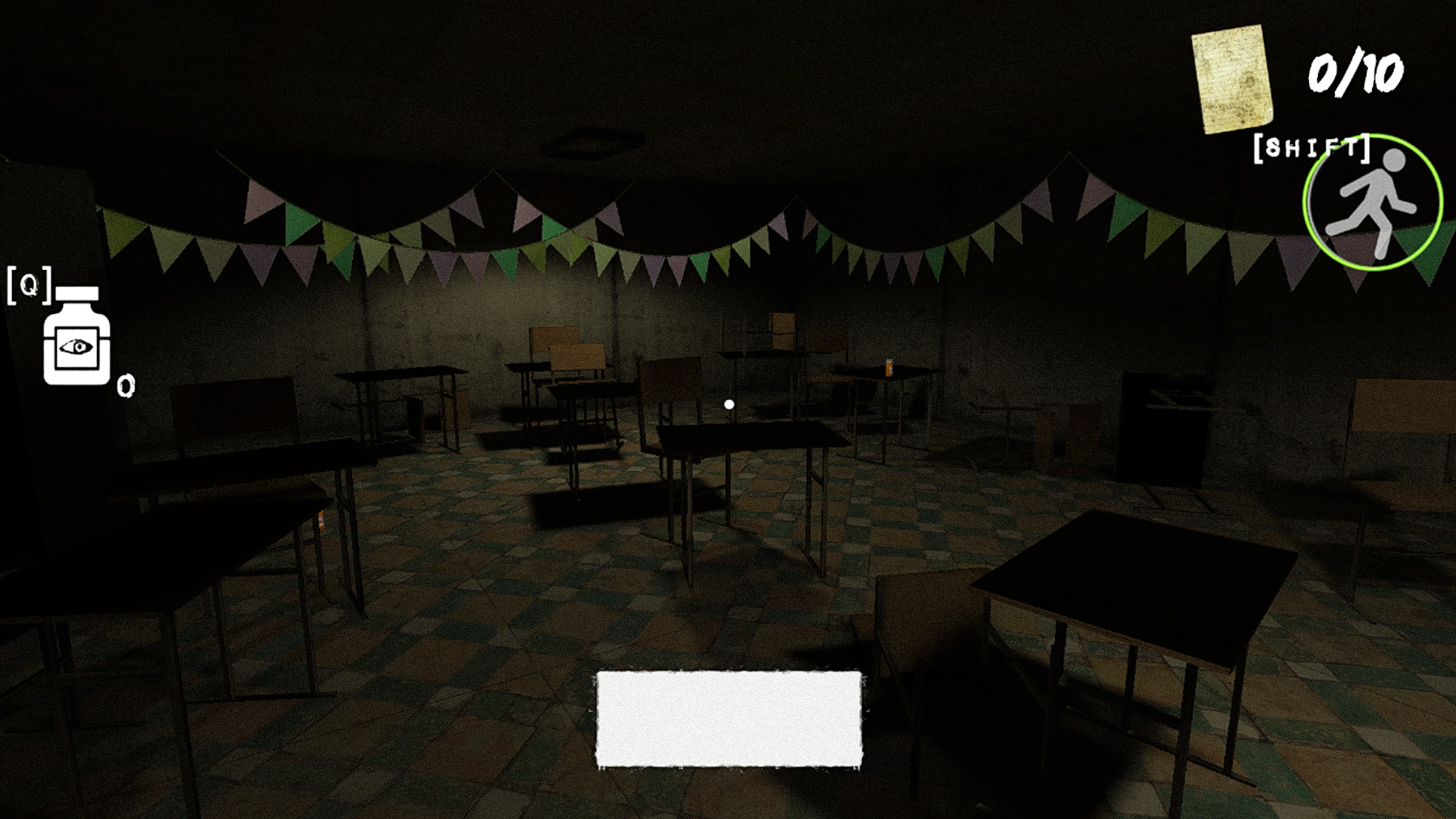Click the white crosshair dot
Screen dimensions: 1456x819
730,404
